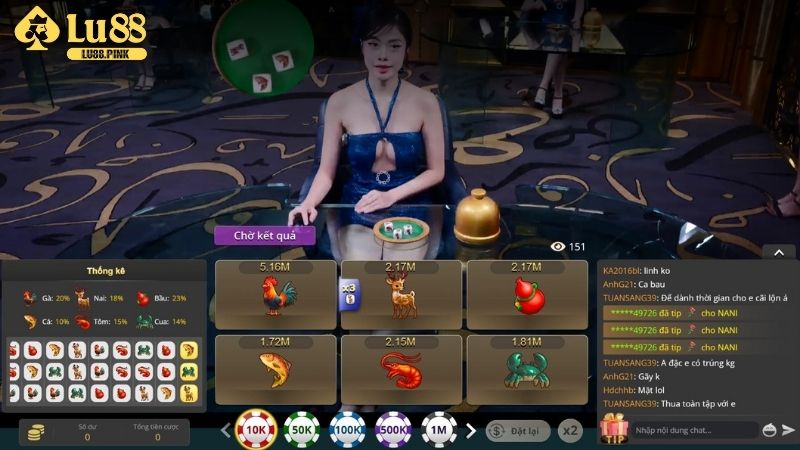This screenshot has width=800, height=450.
Task: Bet on the green crab tile
Action: click(527, 369)
